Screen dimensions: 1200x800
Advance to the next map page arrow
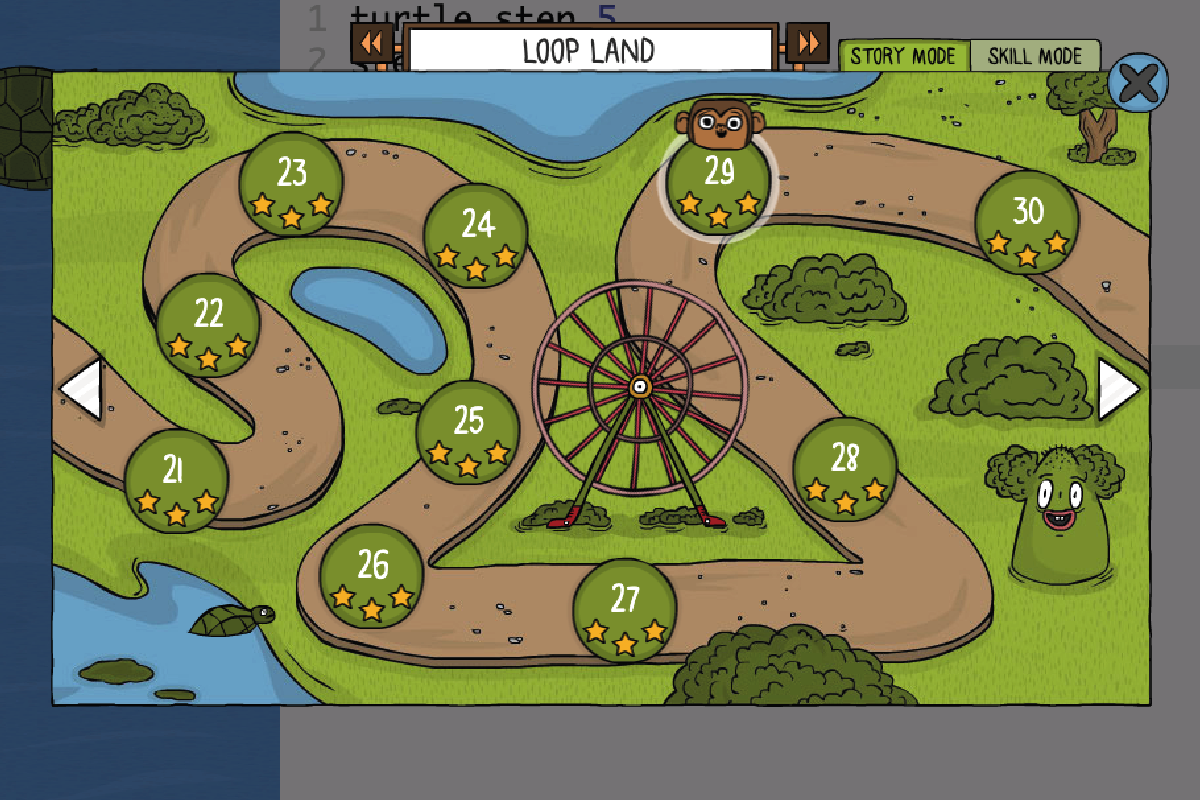[x=1118, y=389]
